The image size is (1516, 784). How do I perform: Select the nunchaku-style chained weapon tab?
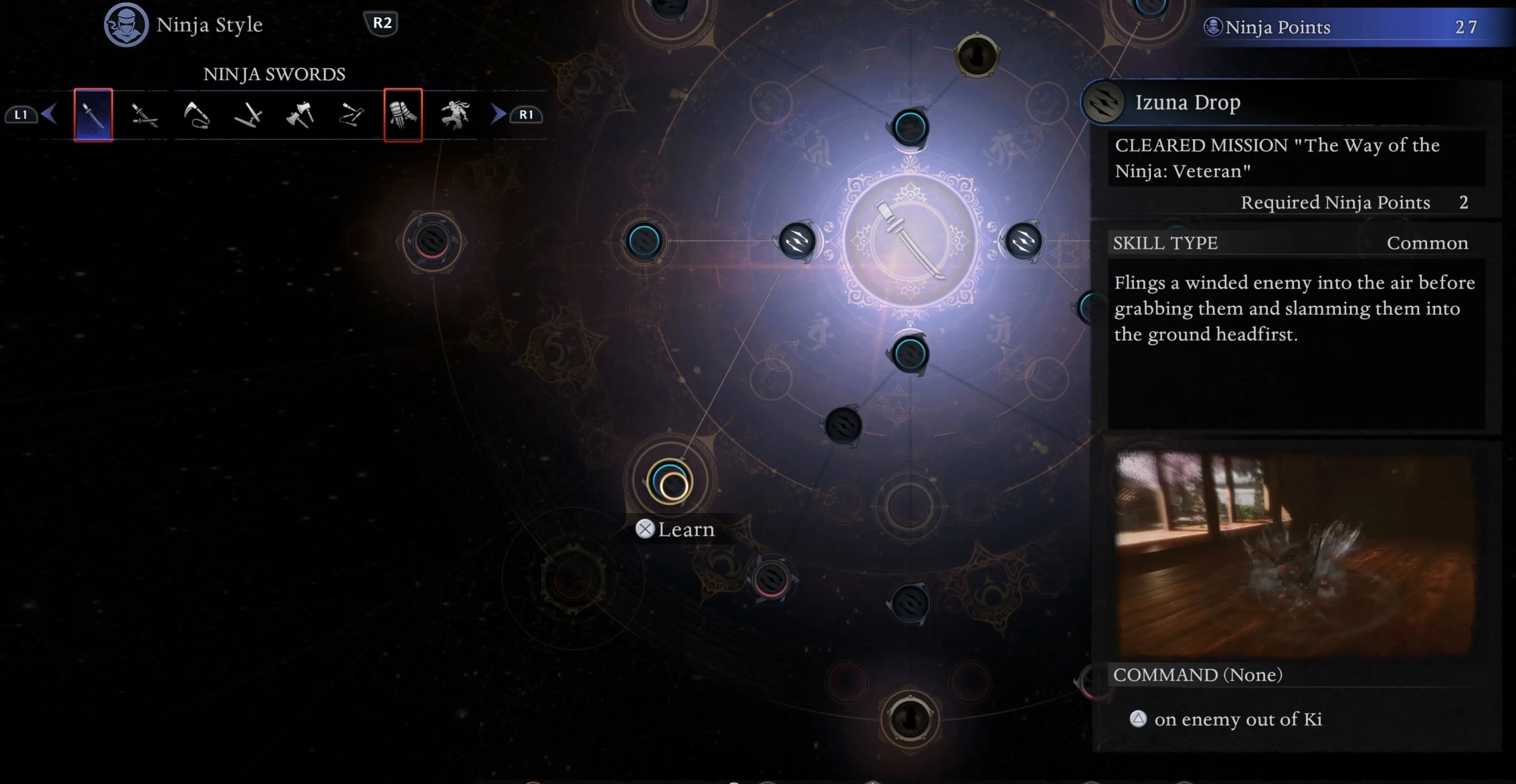coord(351,115)
